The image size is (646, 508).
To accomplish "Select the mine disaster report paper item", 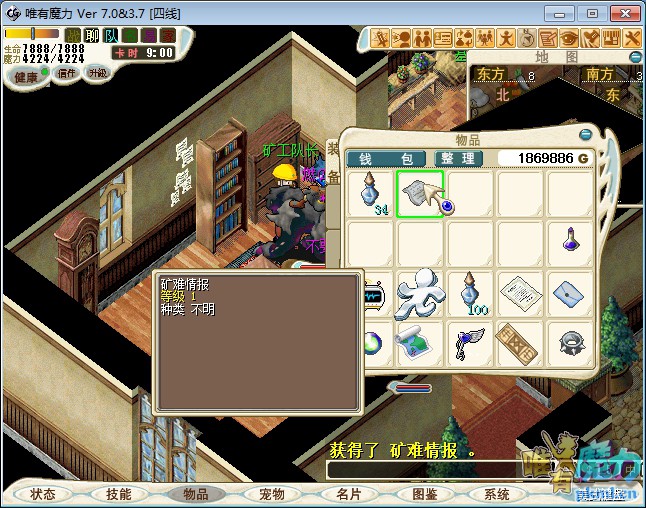I will click(420, 194).
